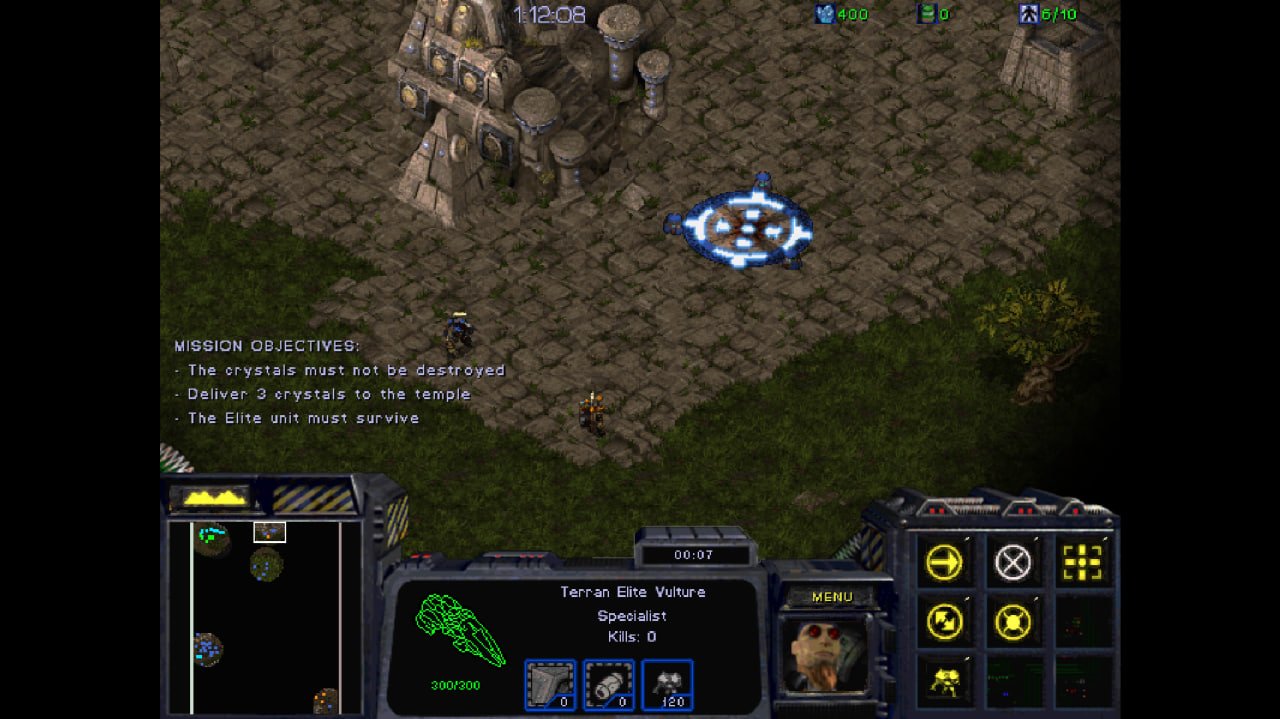Click the Stop command button
1280x719 pixels.
tap(1013, 564)
